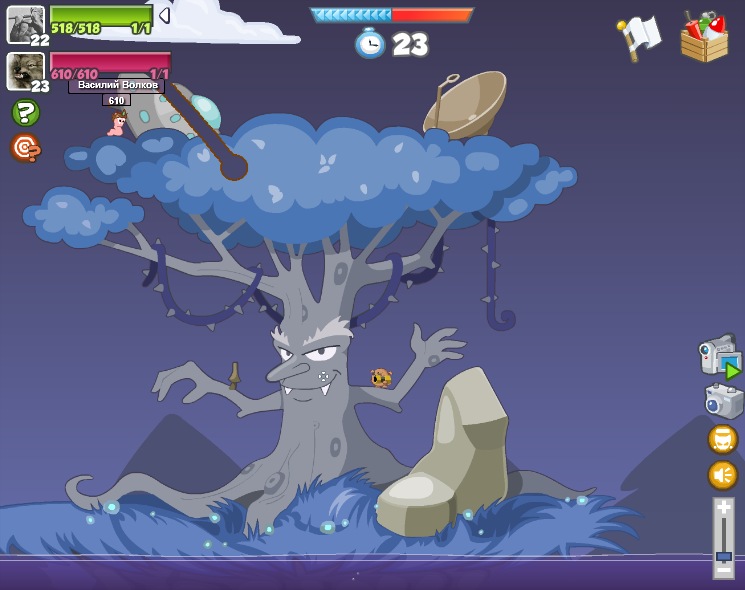
Task: Click the round orange face button
Action: pos(722,439)
